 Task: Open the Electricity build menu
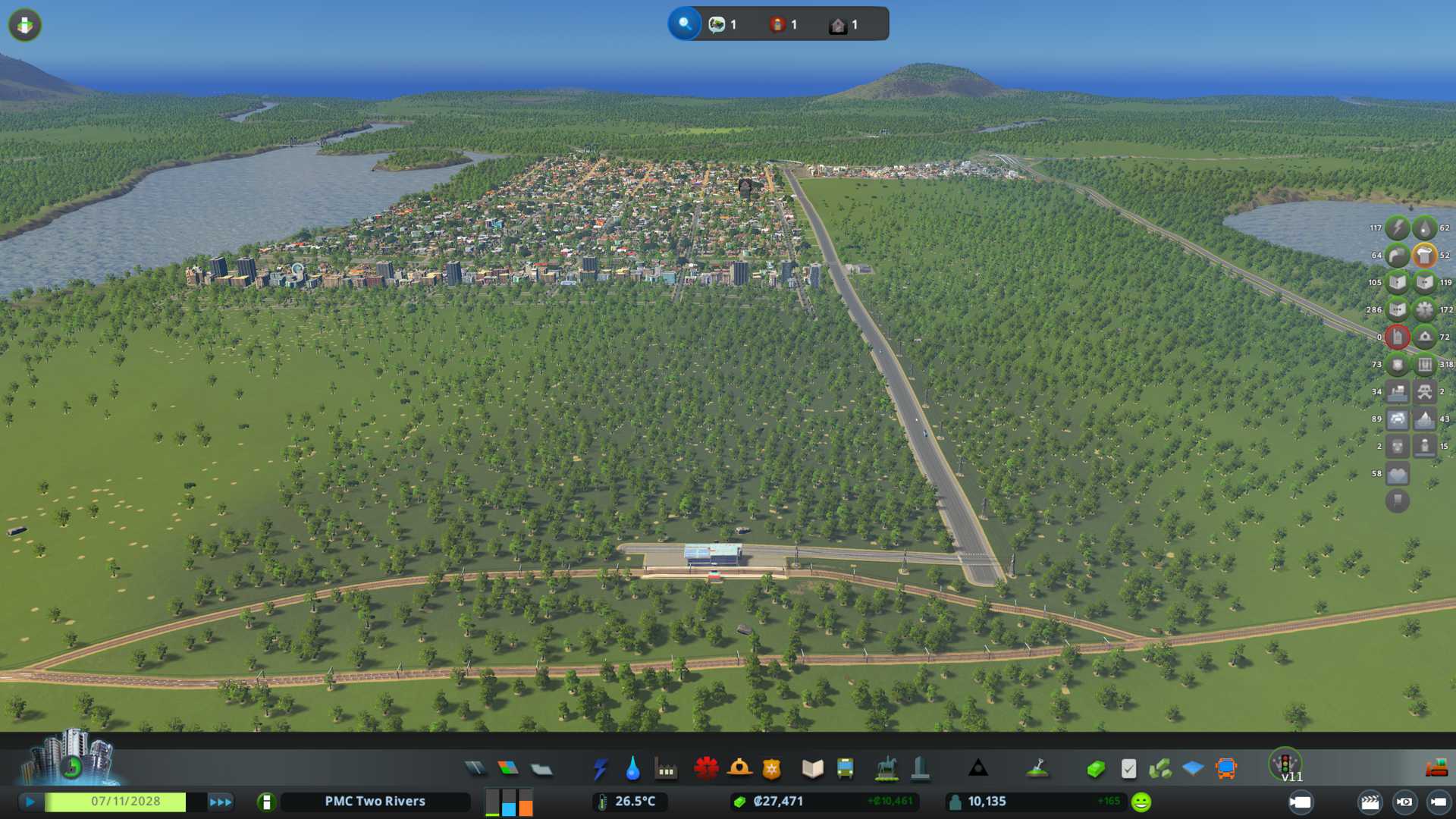click(600, 769)
